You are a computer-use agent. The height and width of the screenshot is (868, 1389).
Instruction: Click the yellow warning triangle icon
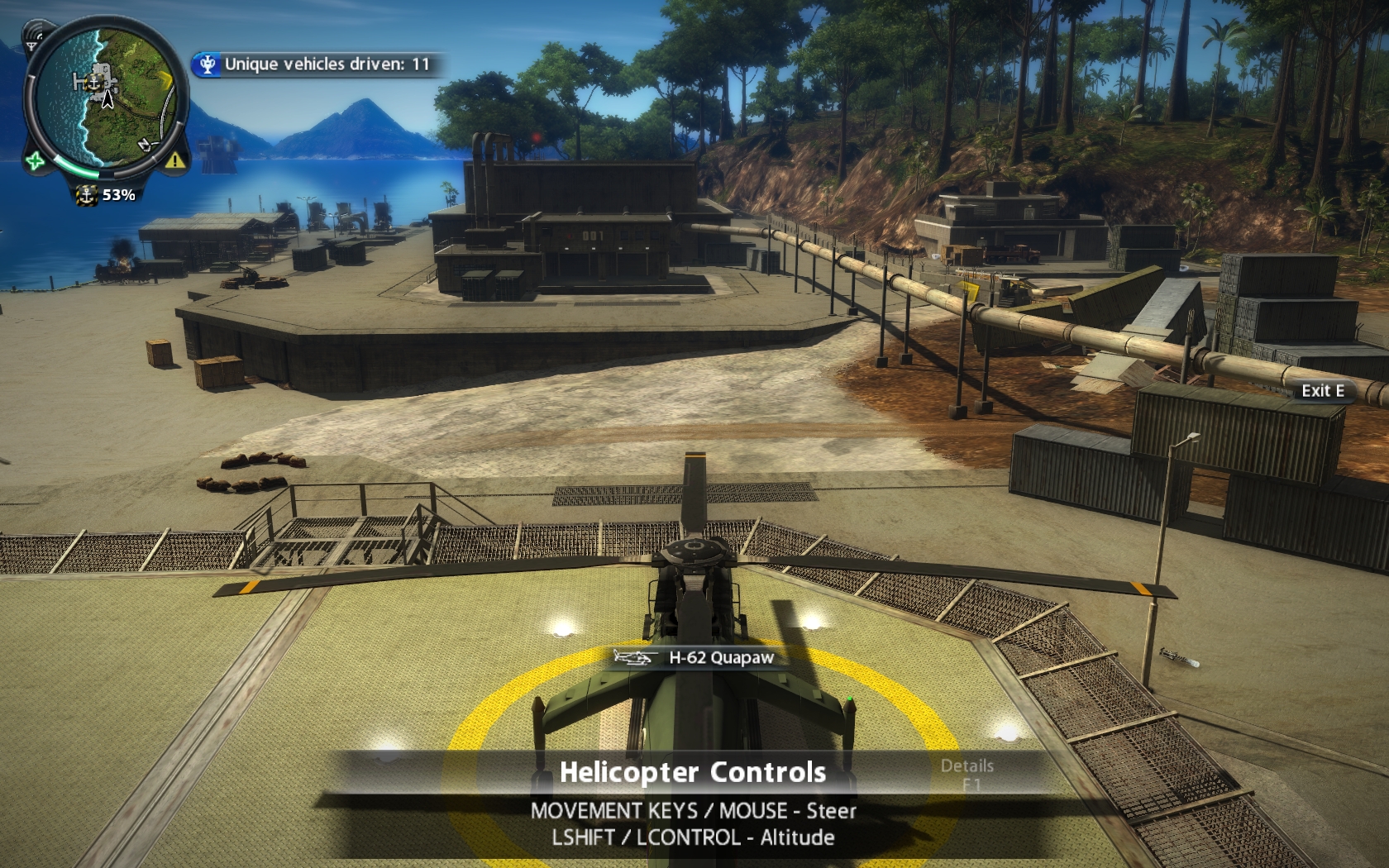[175, 160]
